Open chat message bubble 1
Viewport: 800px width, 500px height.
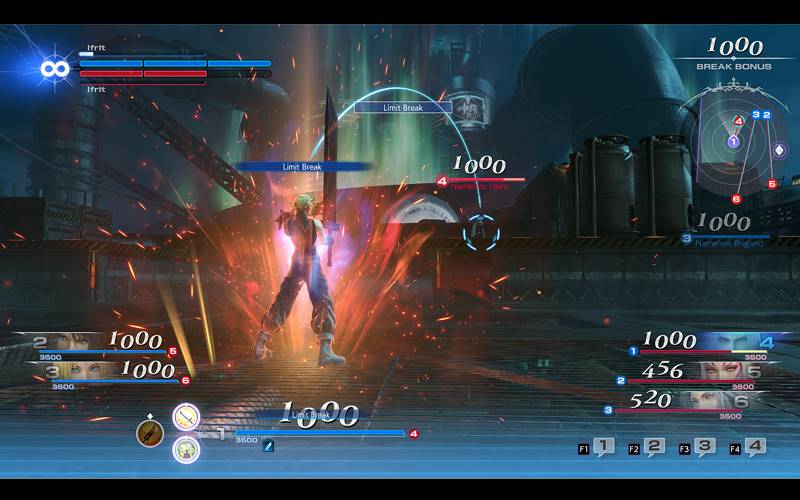pyautogui.click(x=603, y=448)
